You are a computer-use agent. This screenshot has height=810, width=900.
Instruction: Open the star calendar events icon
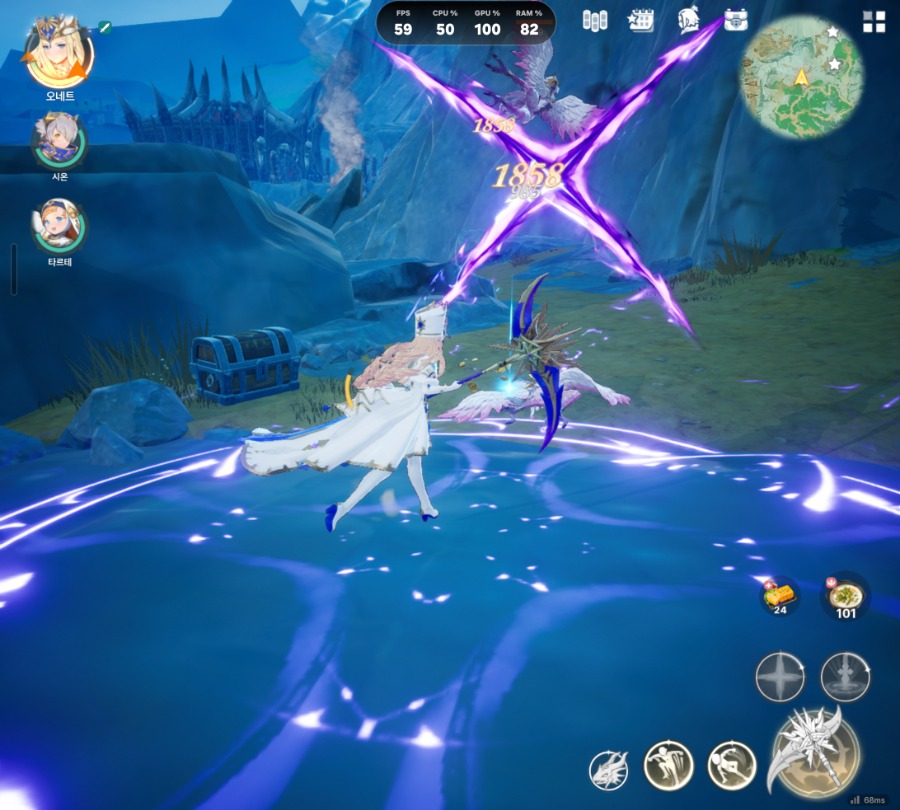[x=640, y=20]
